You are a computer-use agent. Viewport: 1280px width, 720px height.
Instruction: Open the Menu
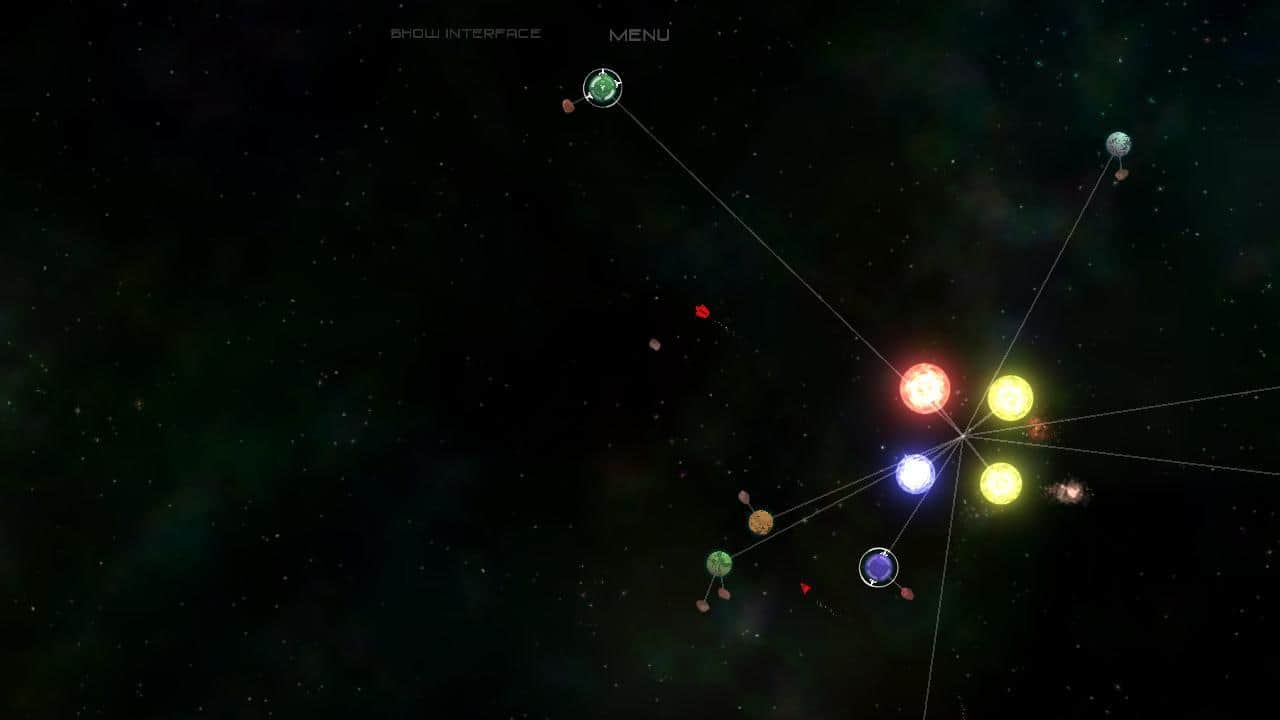coord(641,33)
